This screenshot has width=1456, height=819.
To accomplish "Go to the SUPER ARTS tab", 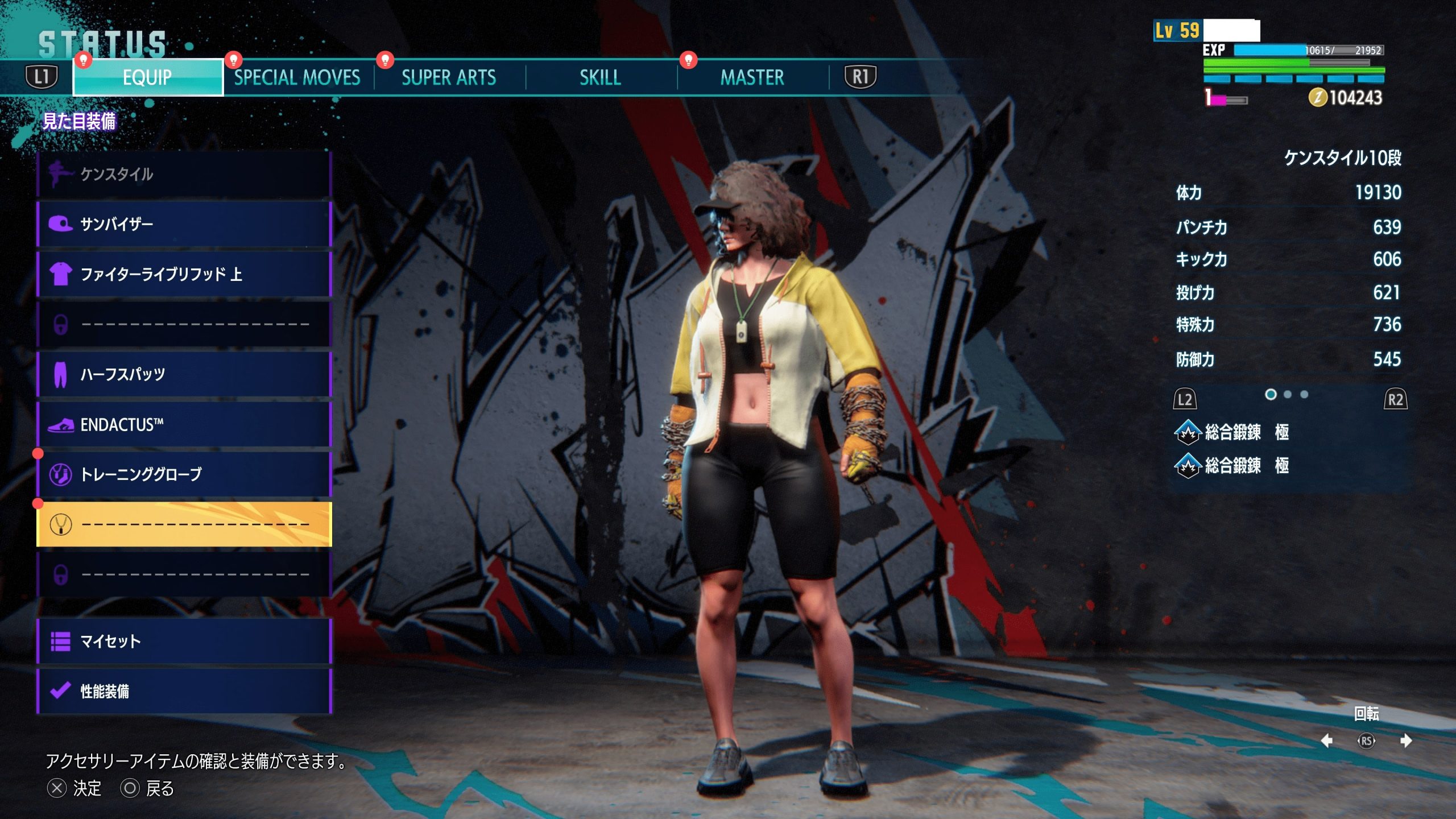I will coord(449,77).
